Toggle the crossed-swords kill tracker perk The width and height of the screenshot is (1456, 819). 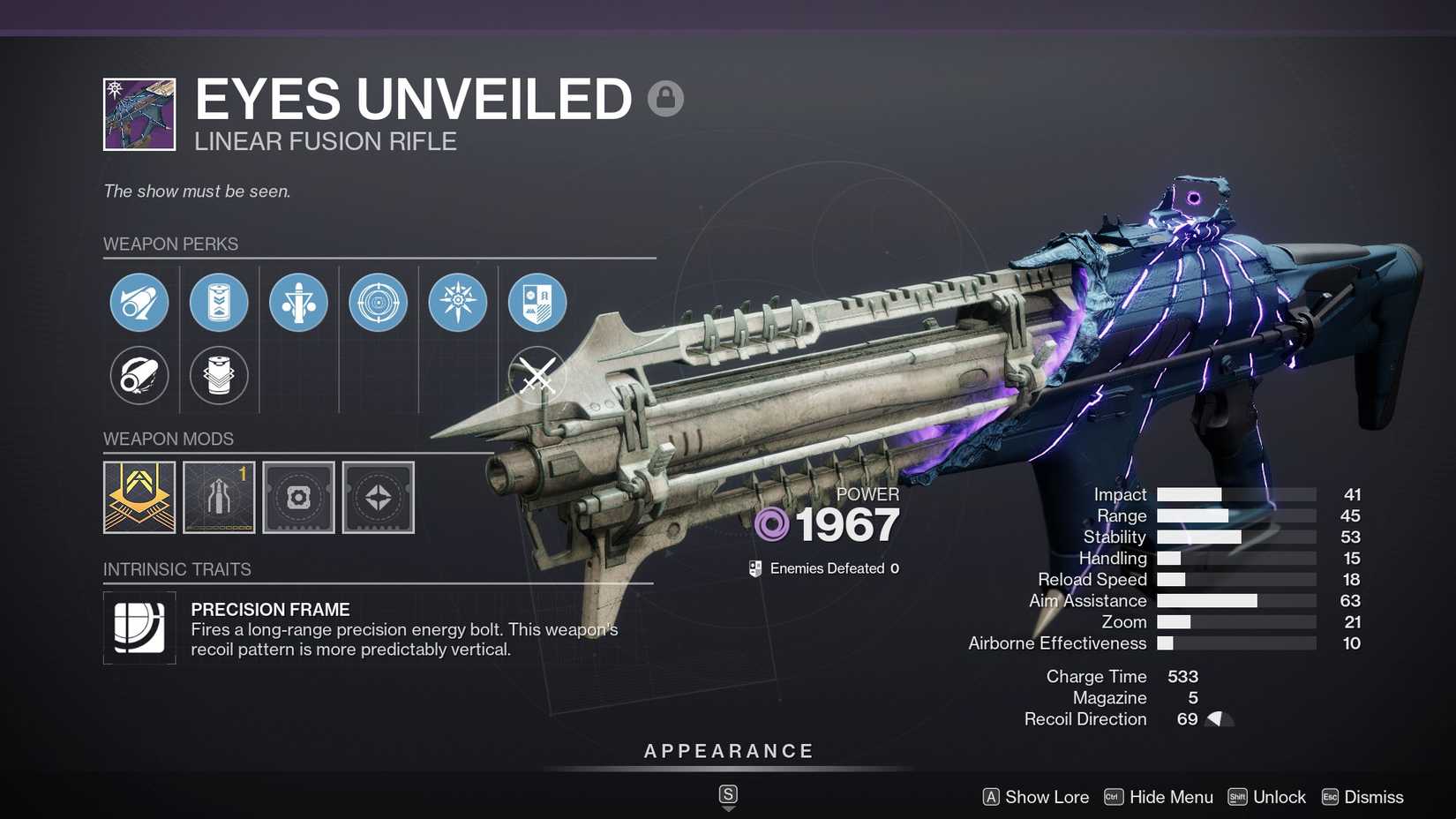(x=537, y=375)
